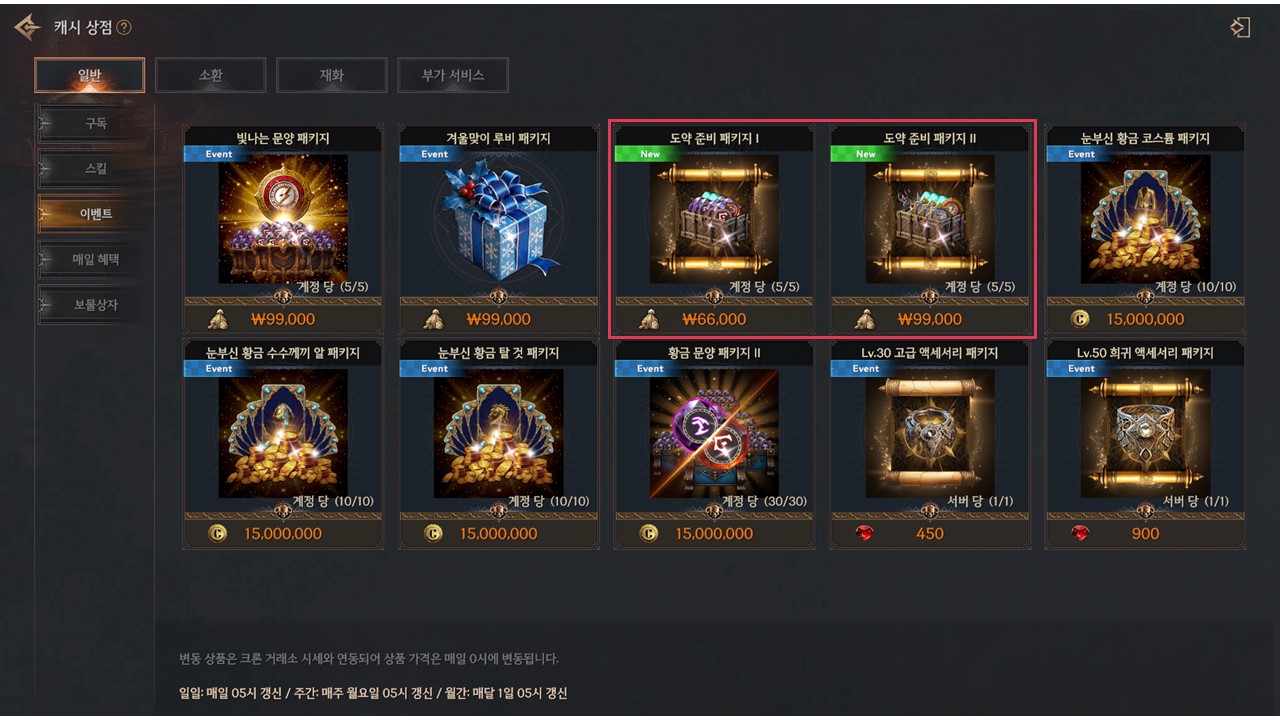The height and width of the screenshot is (720, 1280).
Task: Pick the 눈부신 황금 코스튬 패키지
Action: click(1145, 220)
